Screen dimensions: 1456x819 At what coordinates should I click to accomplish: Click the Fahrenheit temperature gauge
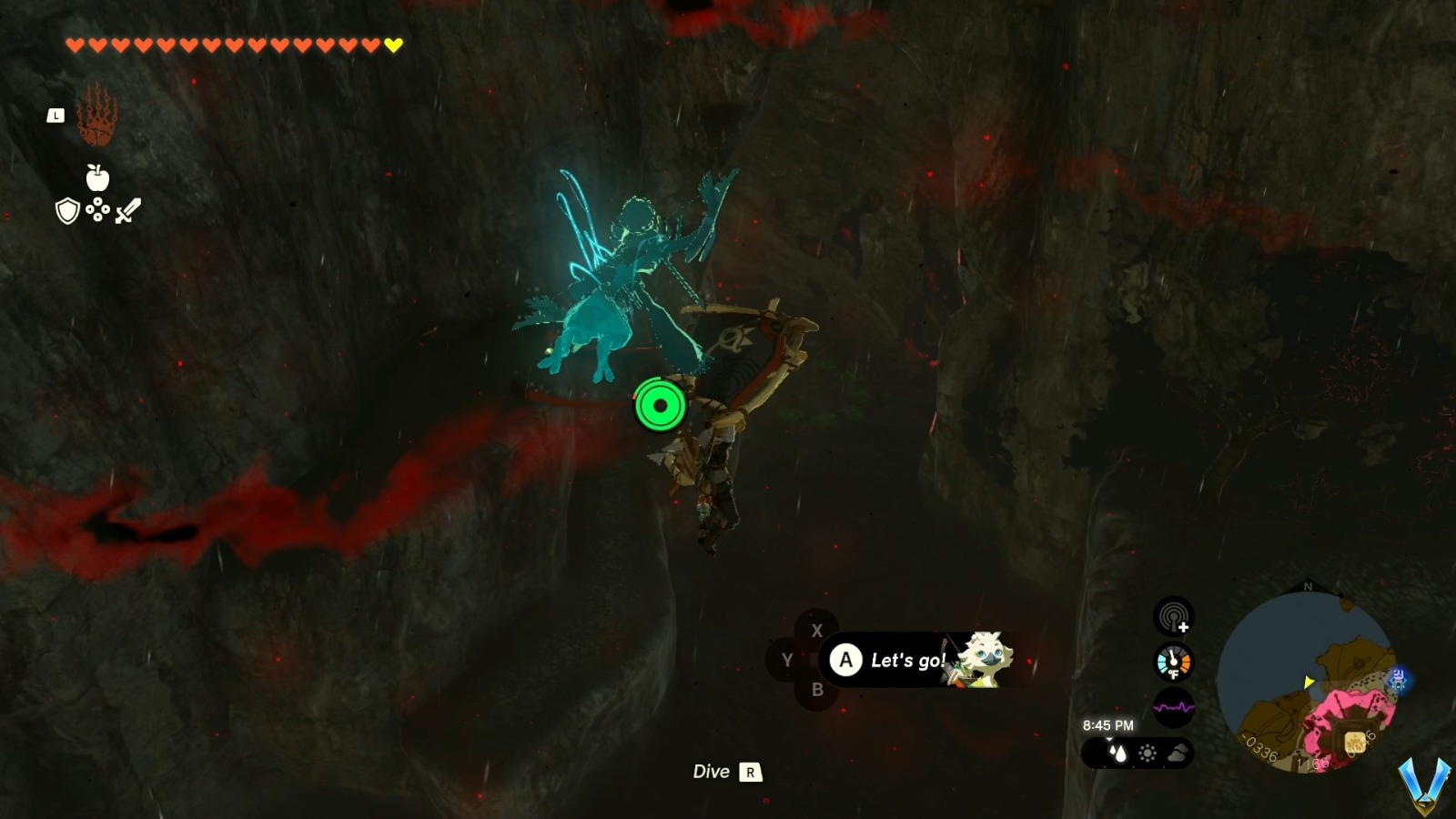coord(1173,662)
